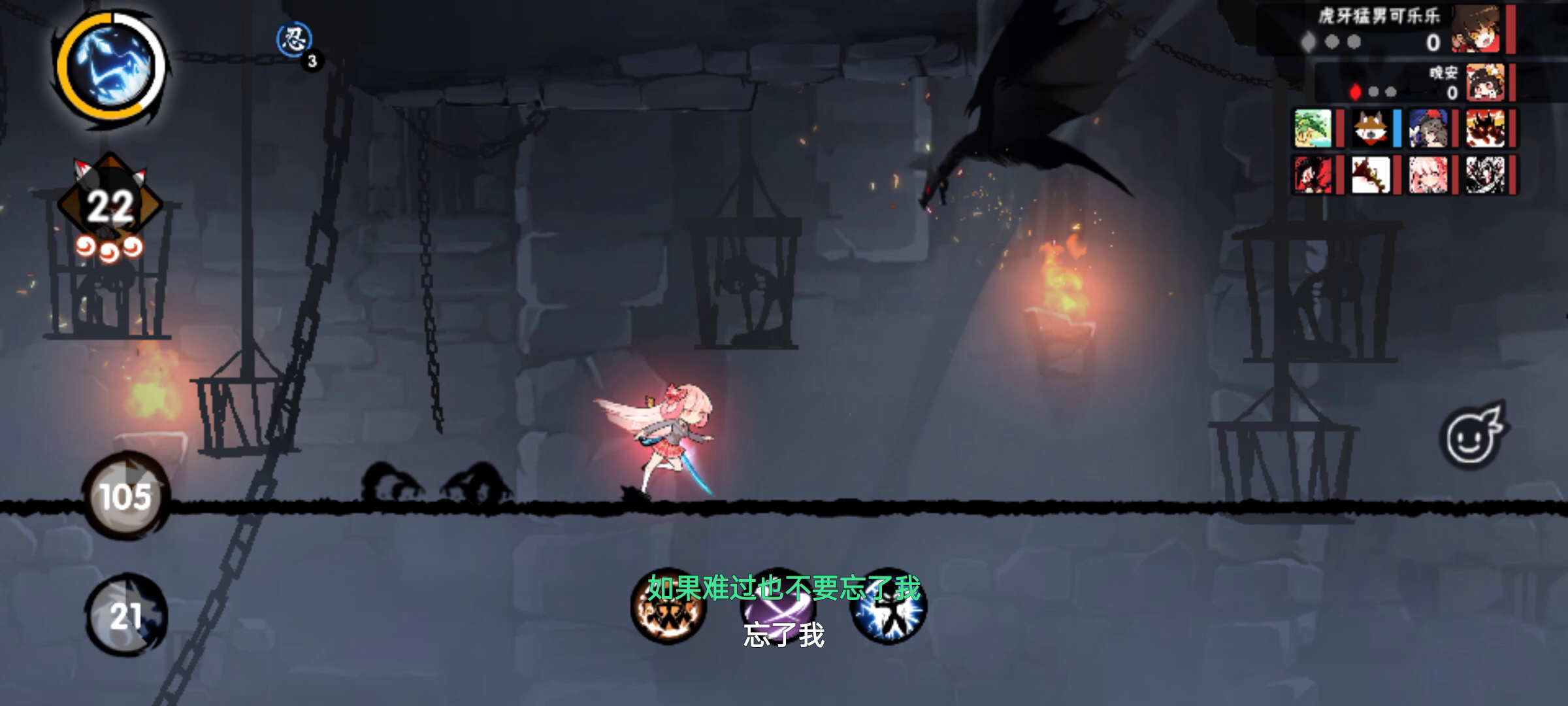Tap the blue 忍 buff icon

[x=294, y=39]
